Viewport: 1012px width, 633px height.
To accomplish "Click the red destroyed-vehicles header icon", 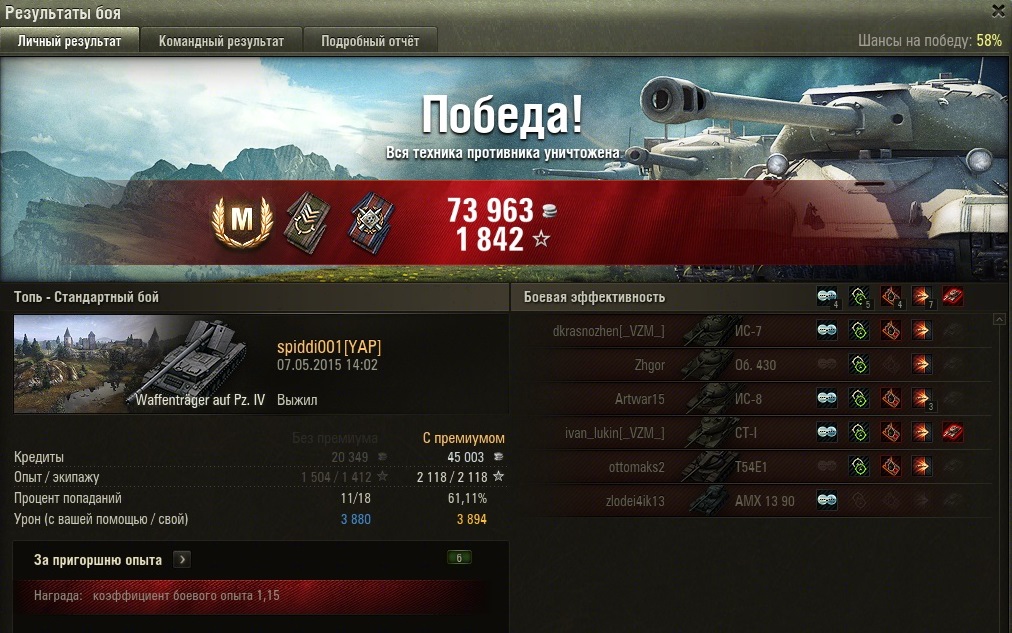I will click(952, 296).
